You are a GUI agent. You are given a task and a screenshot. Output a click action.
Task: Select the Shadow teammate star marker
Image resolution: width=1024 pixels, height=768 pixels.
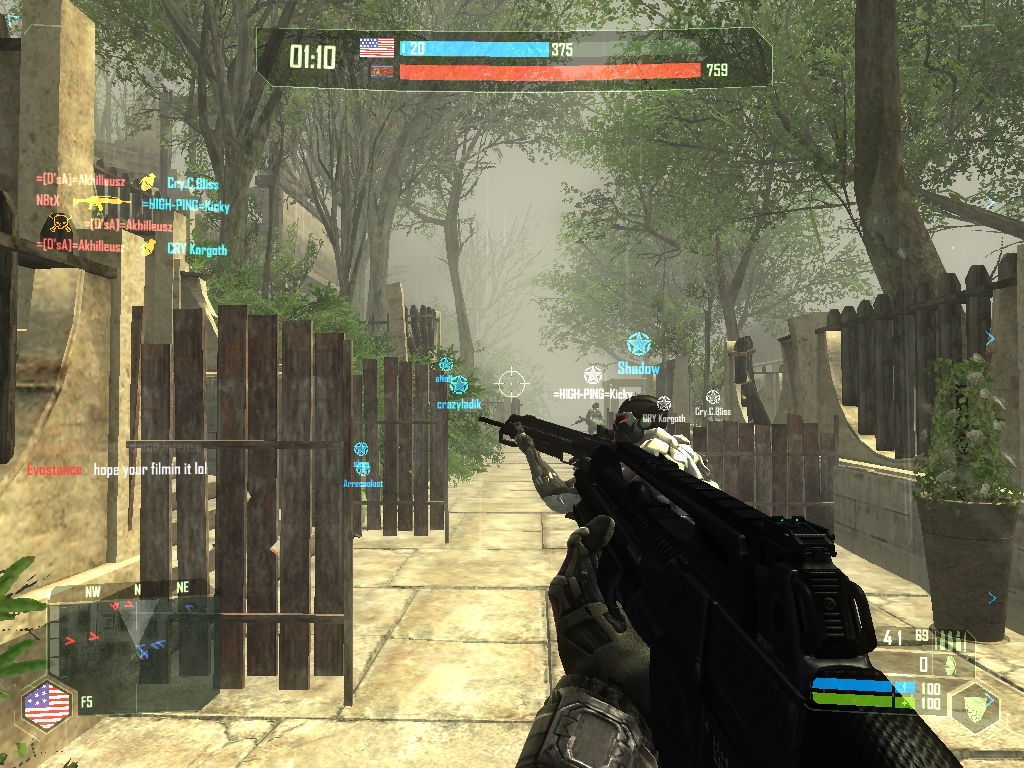coord(638,346)
